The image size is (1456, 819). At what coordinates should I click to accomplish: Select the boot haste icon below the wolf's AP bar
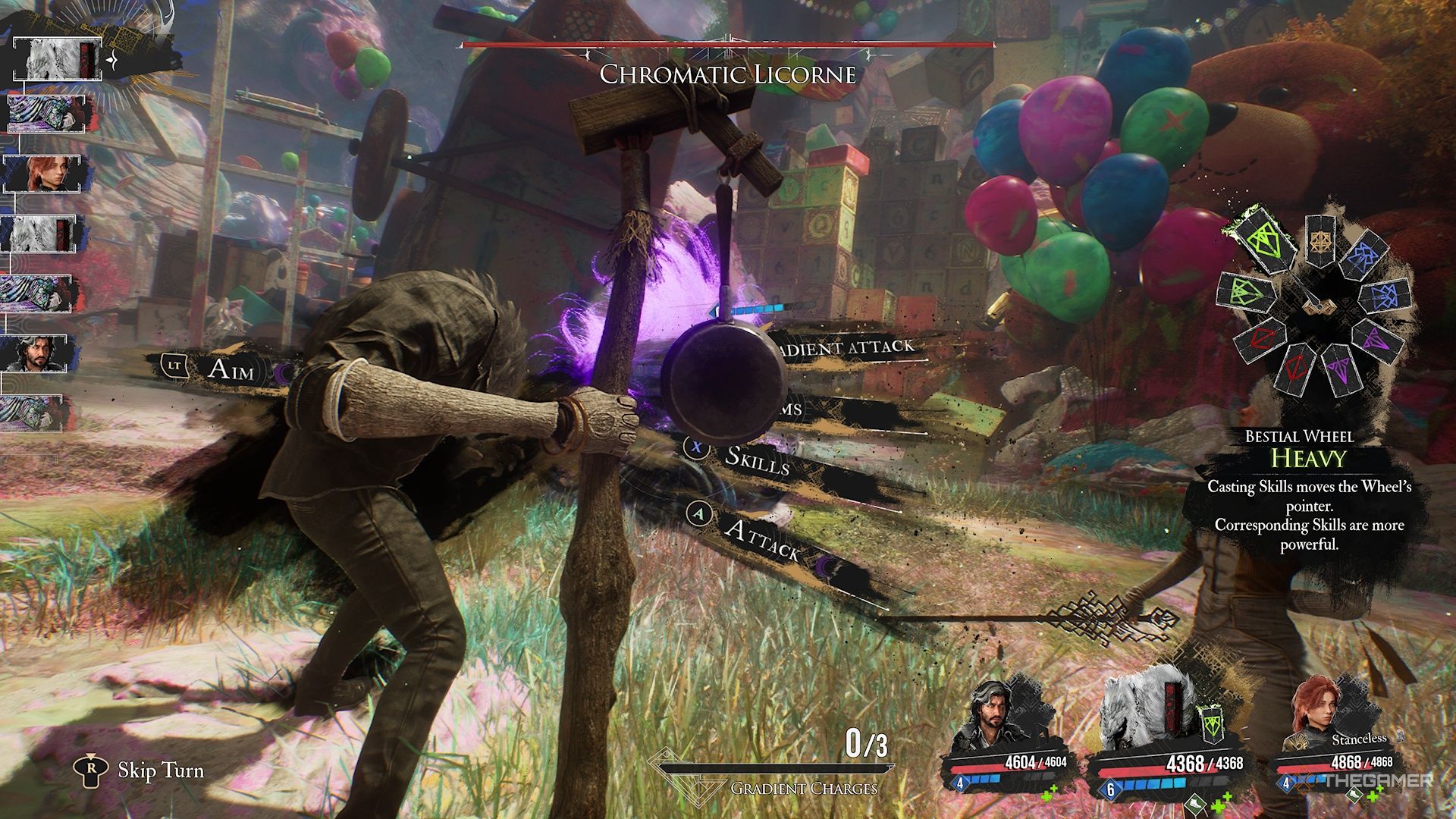tap(1195, 805)
